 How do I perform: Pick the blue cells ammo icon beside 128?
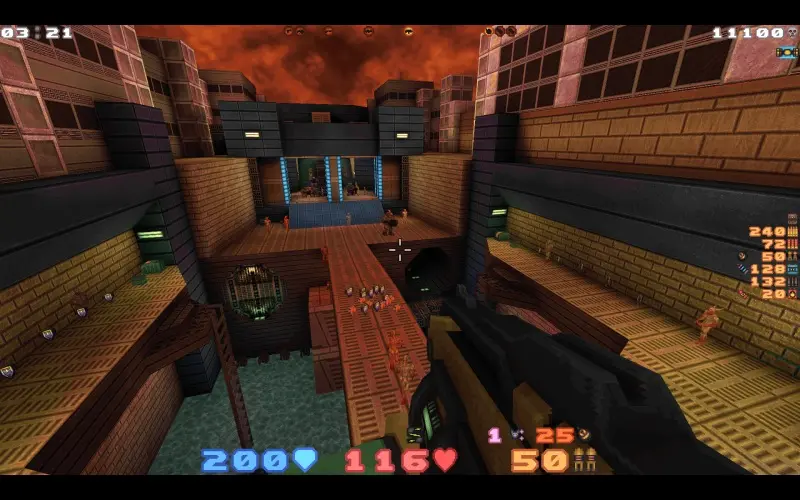[x=793, y=269]
